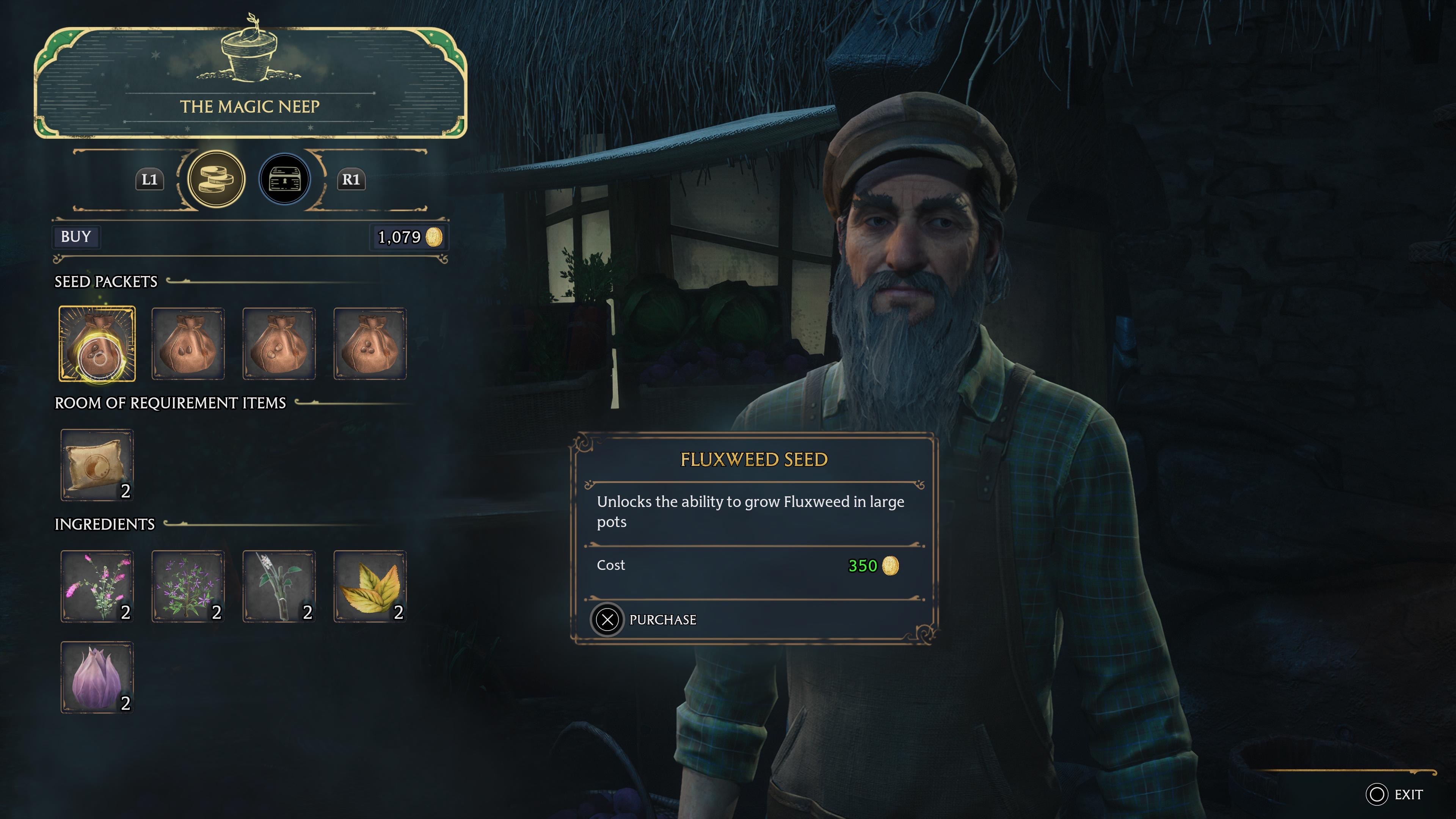Expand the Ingredients section

(104, 524)
